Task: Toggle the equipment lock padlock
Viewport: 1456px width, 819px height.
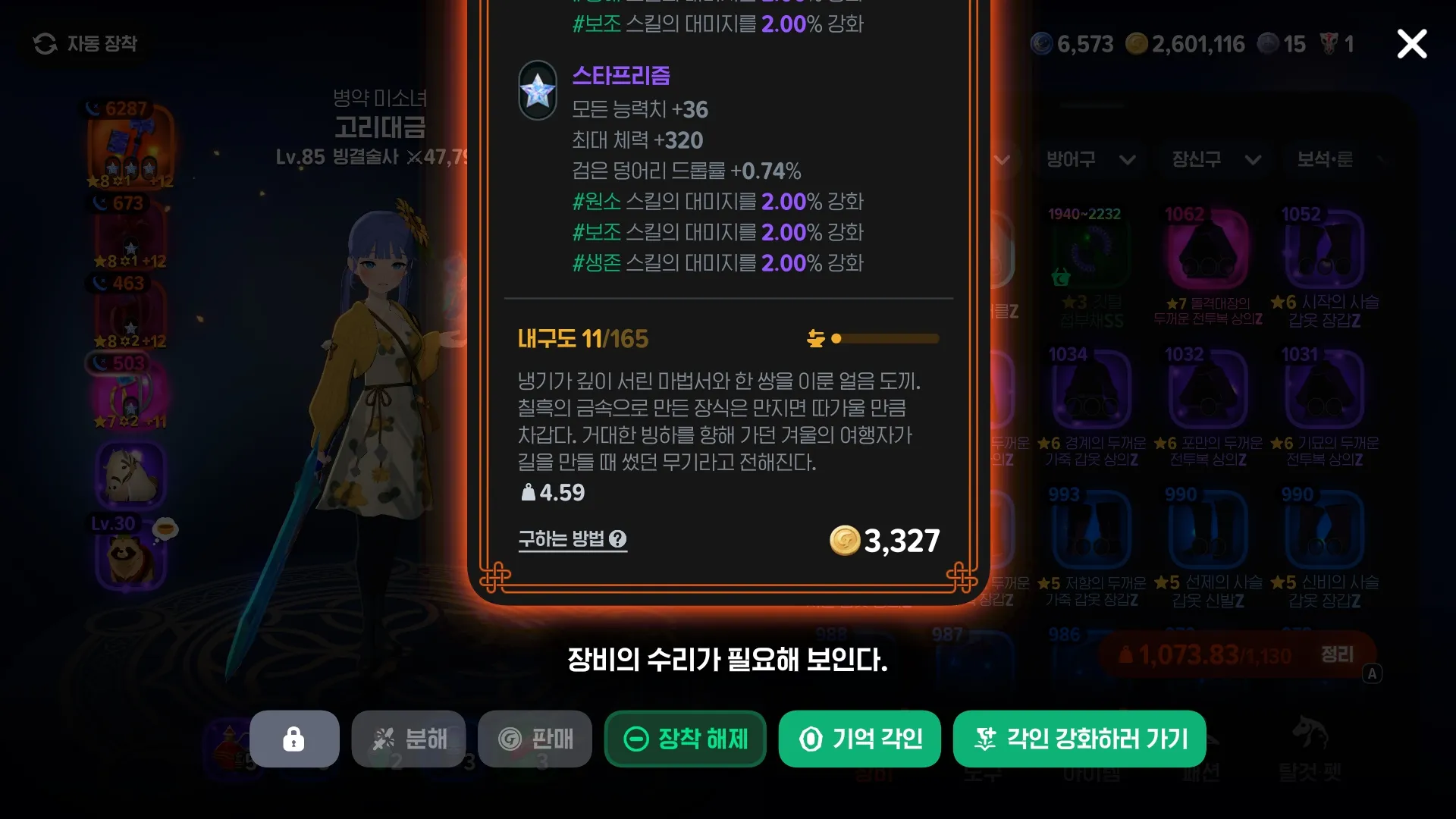Action: (x=294, y=739)
